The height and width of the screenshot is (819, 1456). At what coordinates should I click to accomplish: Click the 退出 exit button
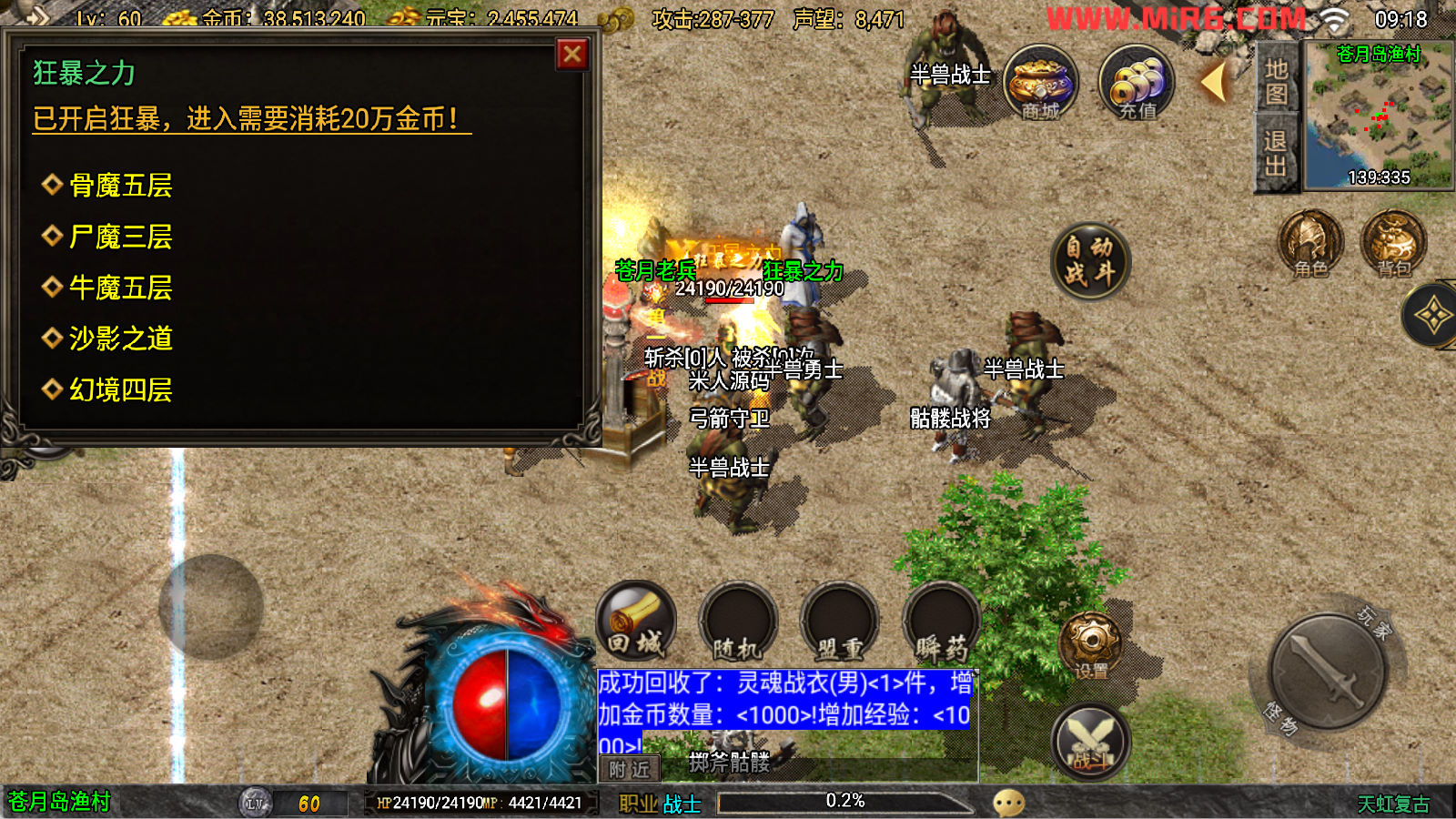1276,153
